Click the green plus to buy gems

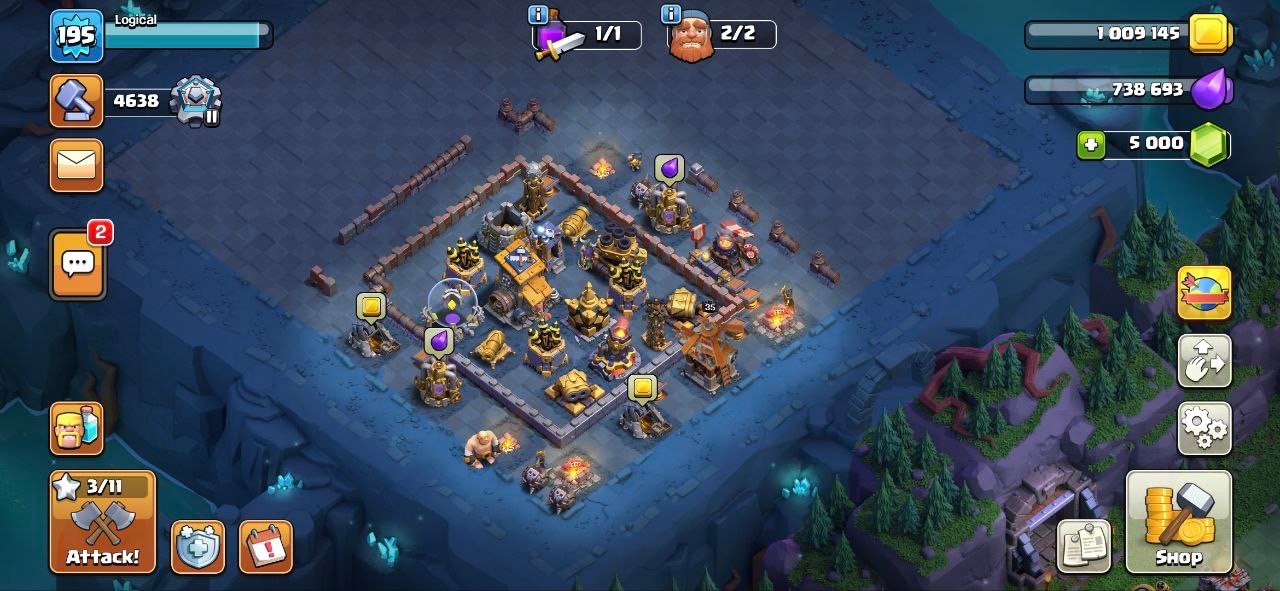click(1090, 144)
